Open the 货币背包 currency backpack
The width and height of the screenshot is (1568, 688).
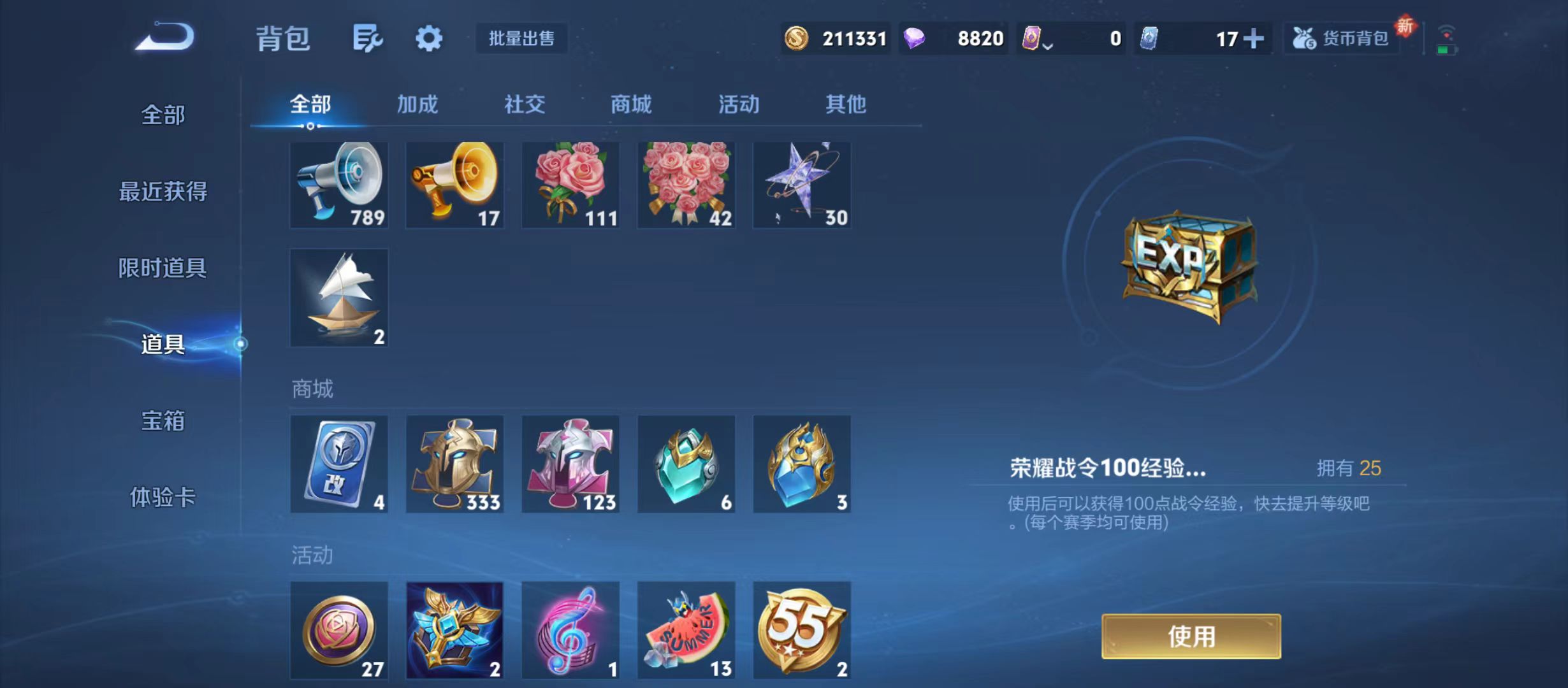pos(1340,38)
